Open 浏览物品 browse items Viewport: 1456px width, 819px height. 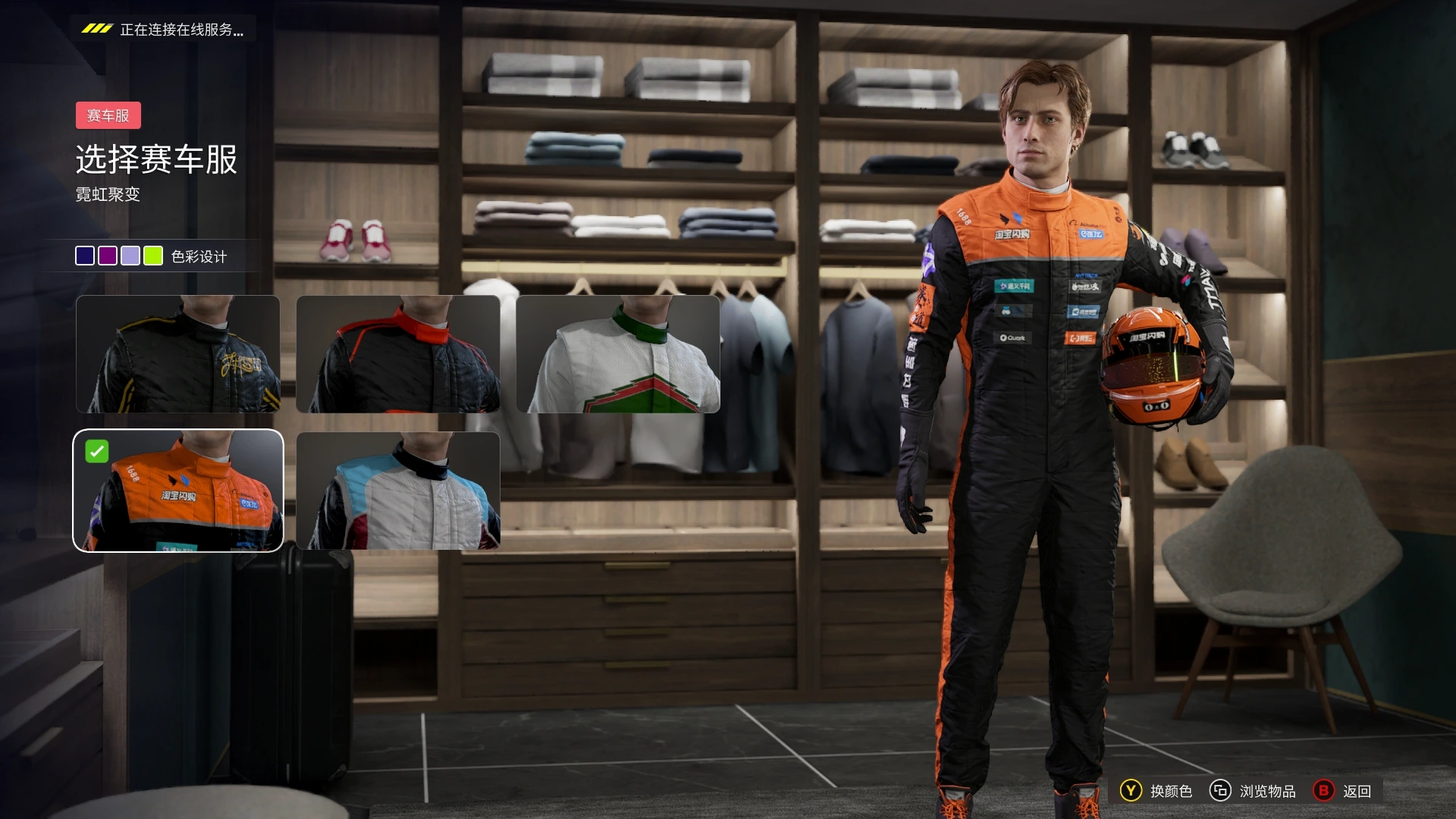click(x=1252, y=791)
